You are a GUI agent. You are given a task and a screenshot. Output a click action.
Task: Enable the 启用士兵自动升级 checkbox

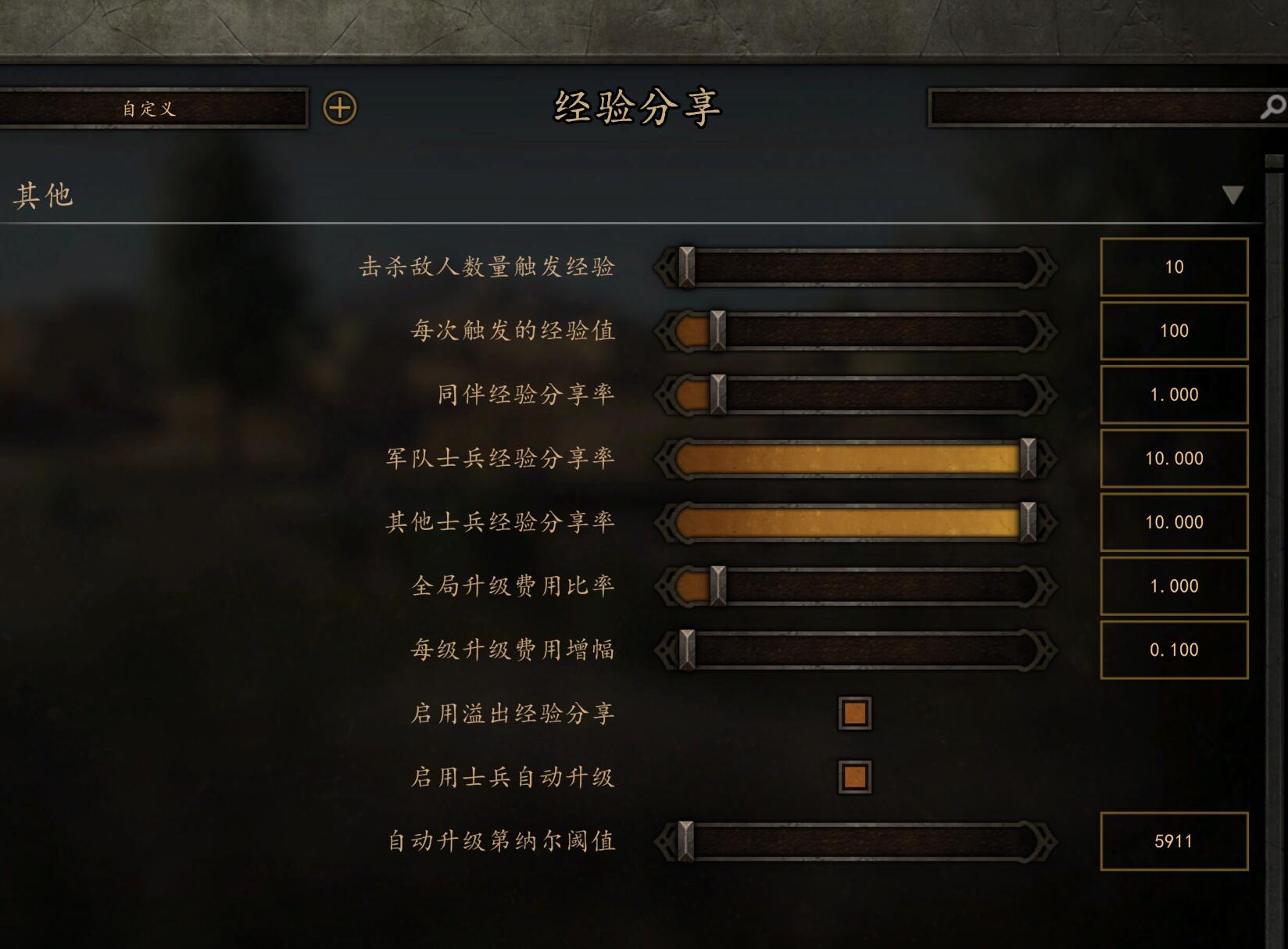pos(854,777)
